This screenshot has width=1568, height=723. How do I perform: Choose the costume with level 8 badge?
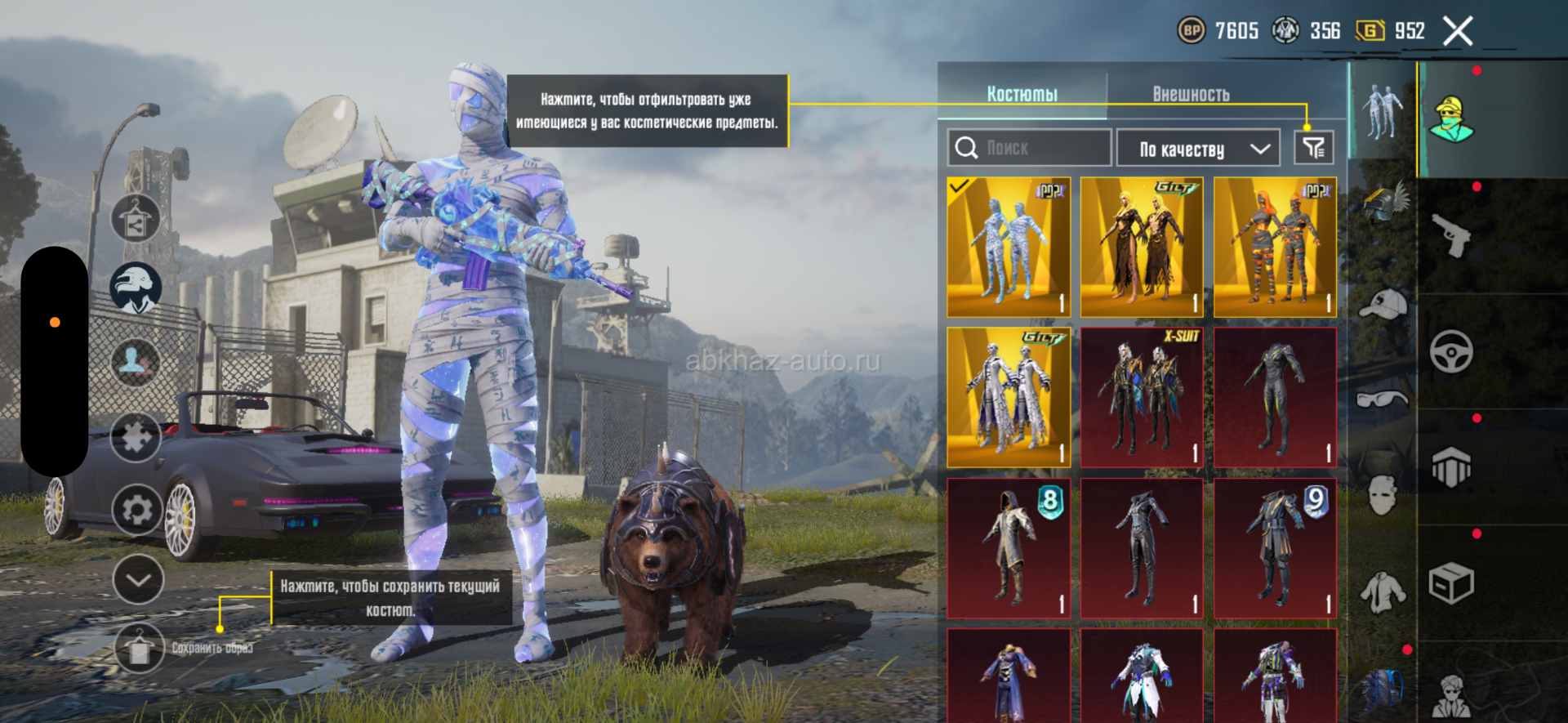1009,548
